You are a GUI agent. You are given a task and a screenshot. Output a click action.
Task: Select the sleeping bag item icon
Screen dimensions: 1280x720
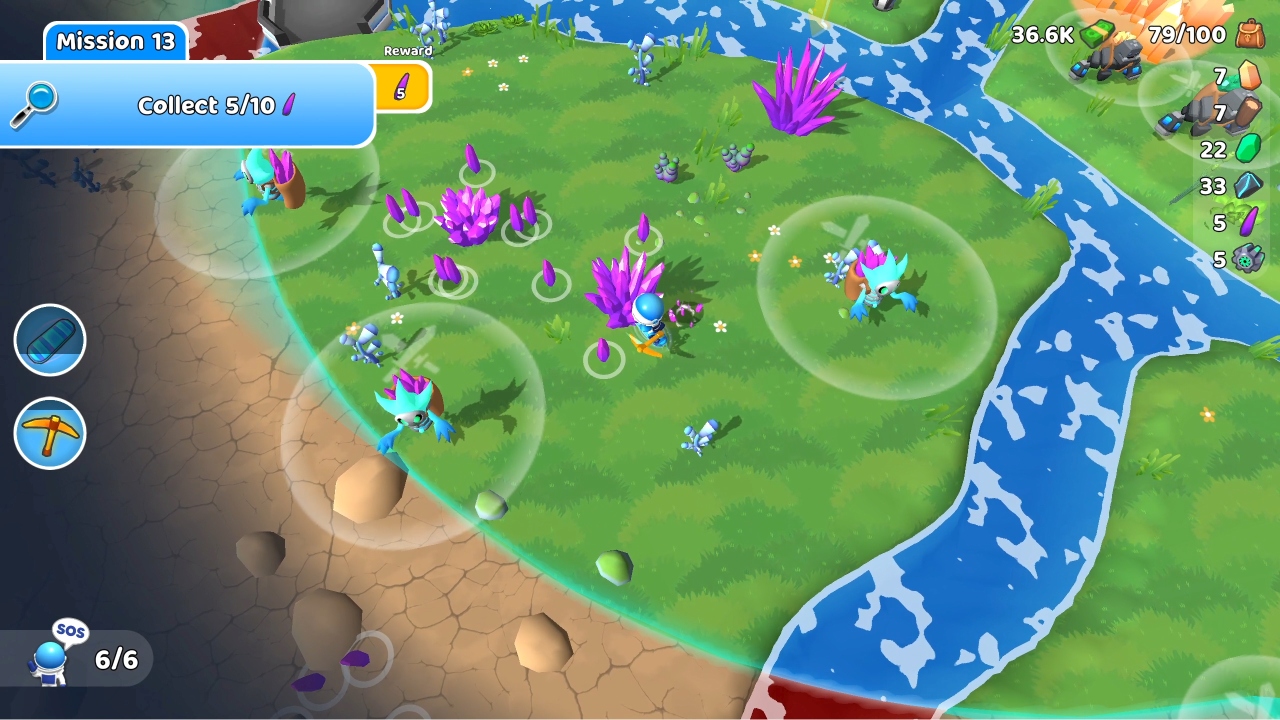point(50,341)
